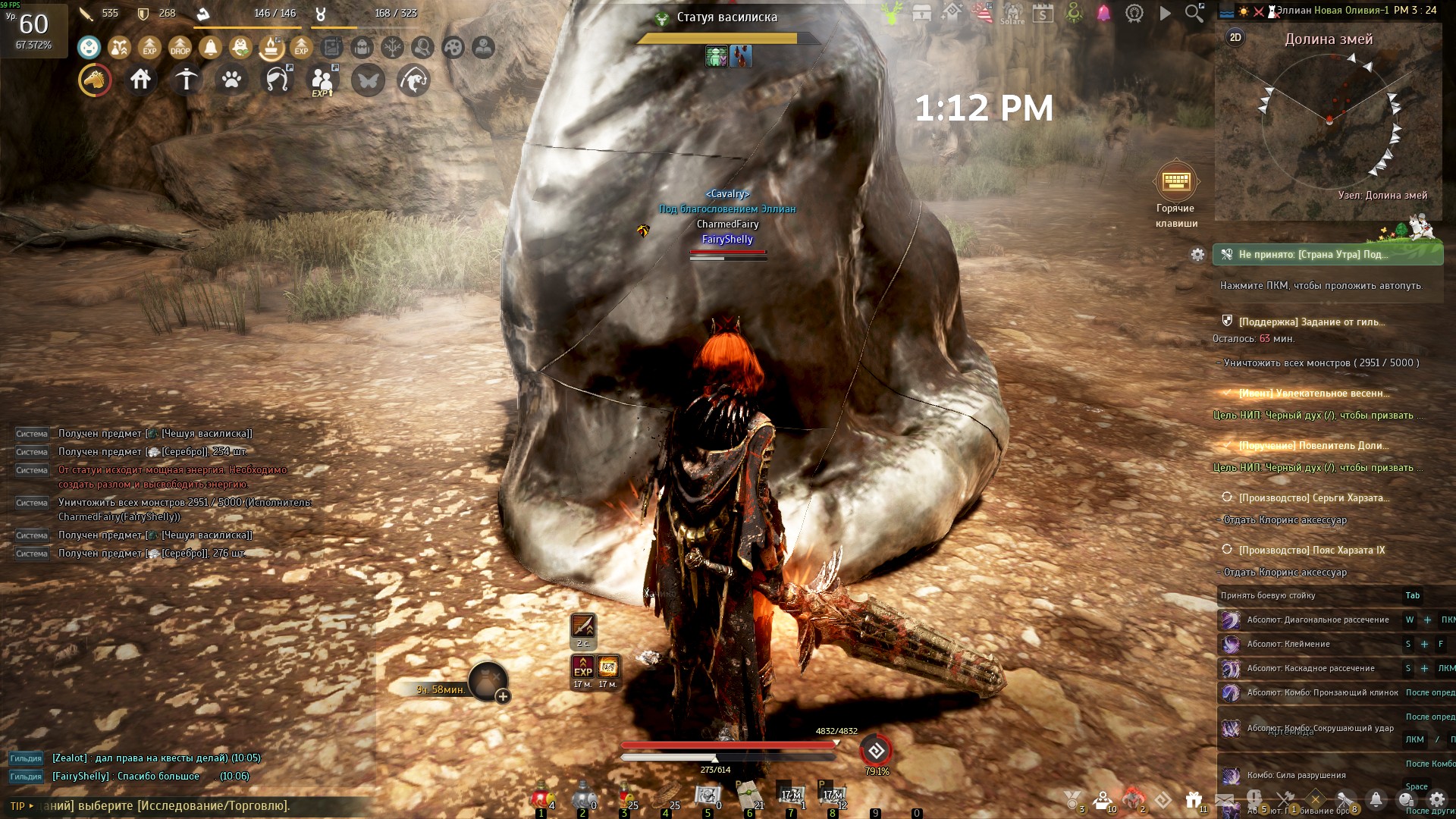This screenshot has height=819, width=1456.
Task: Select the Страна Утра unaccepted quest banner
Action: pos(1327,255)
